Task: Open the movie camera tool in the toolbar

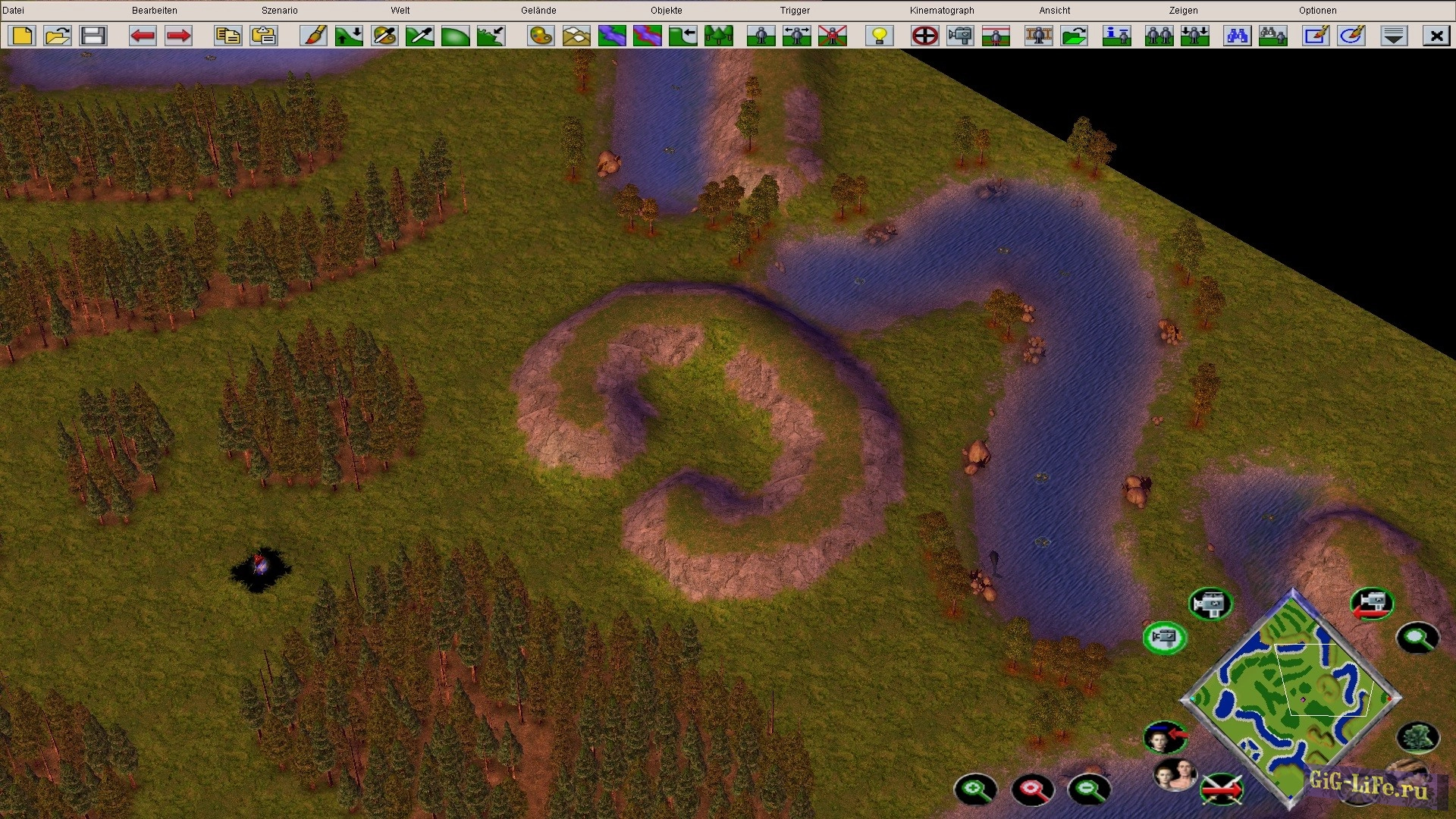Action: pos(960,36)
